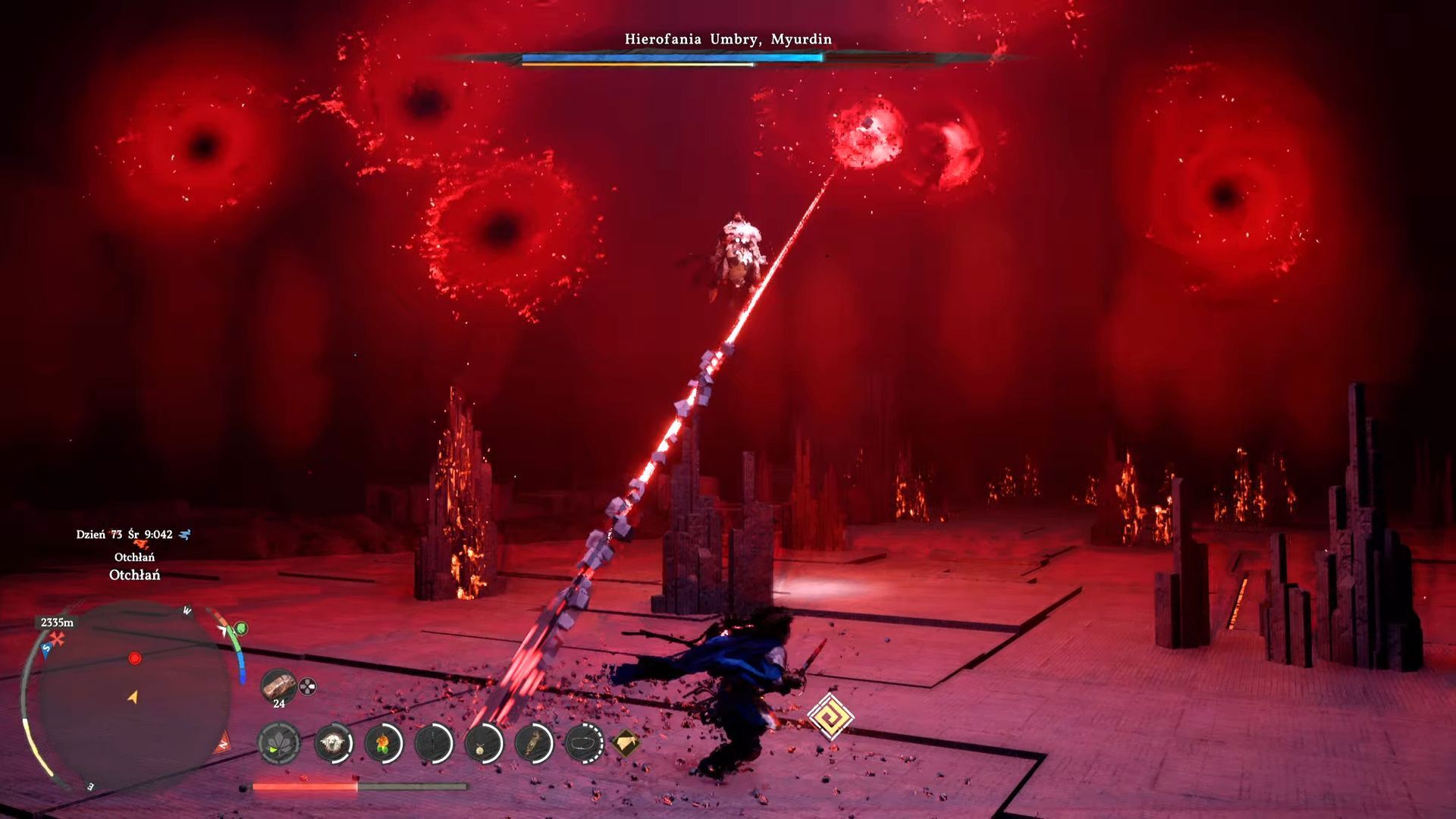This screenshot has width=1456, height=819.
Task: Select the grilled meat food slot
Action: point(278,686)
